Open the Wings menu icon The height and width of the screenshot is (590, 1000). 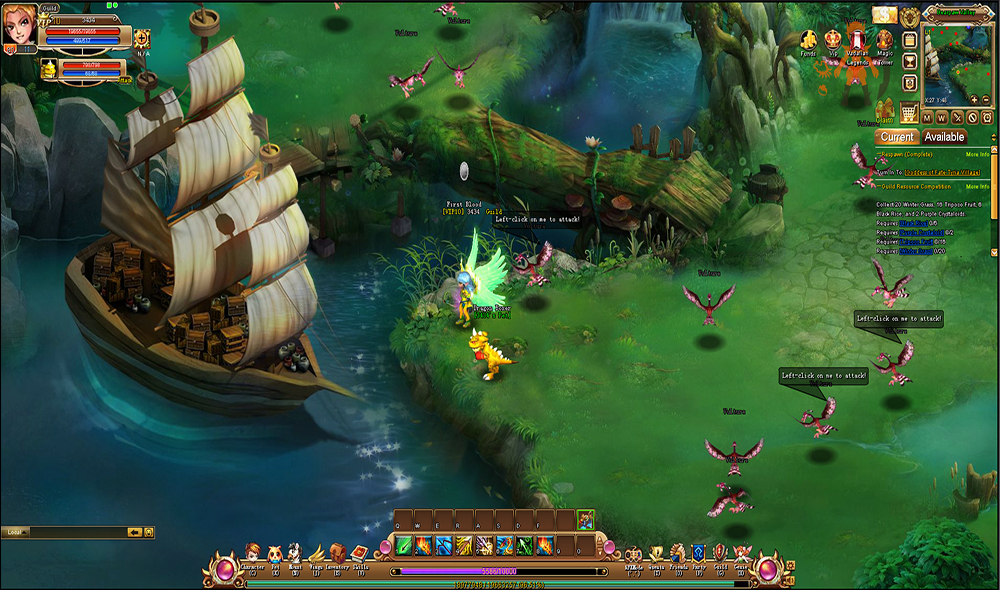(x=316, y=553)
